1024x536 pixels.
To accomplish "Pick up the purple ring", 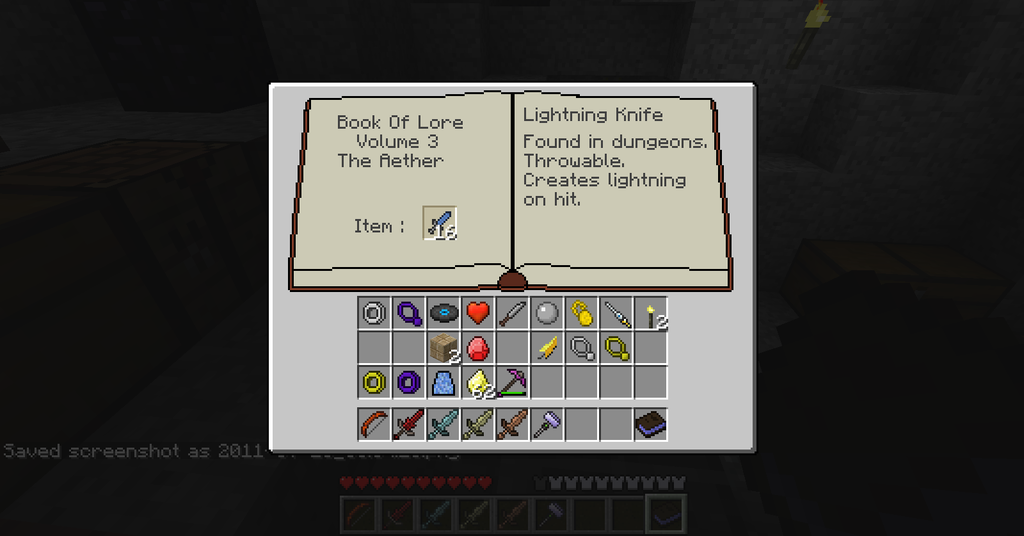I will pyautogui.click(x=408, y=382).
